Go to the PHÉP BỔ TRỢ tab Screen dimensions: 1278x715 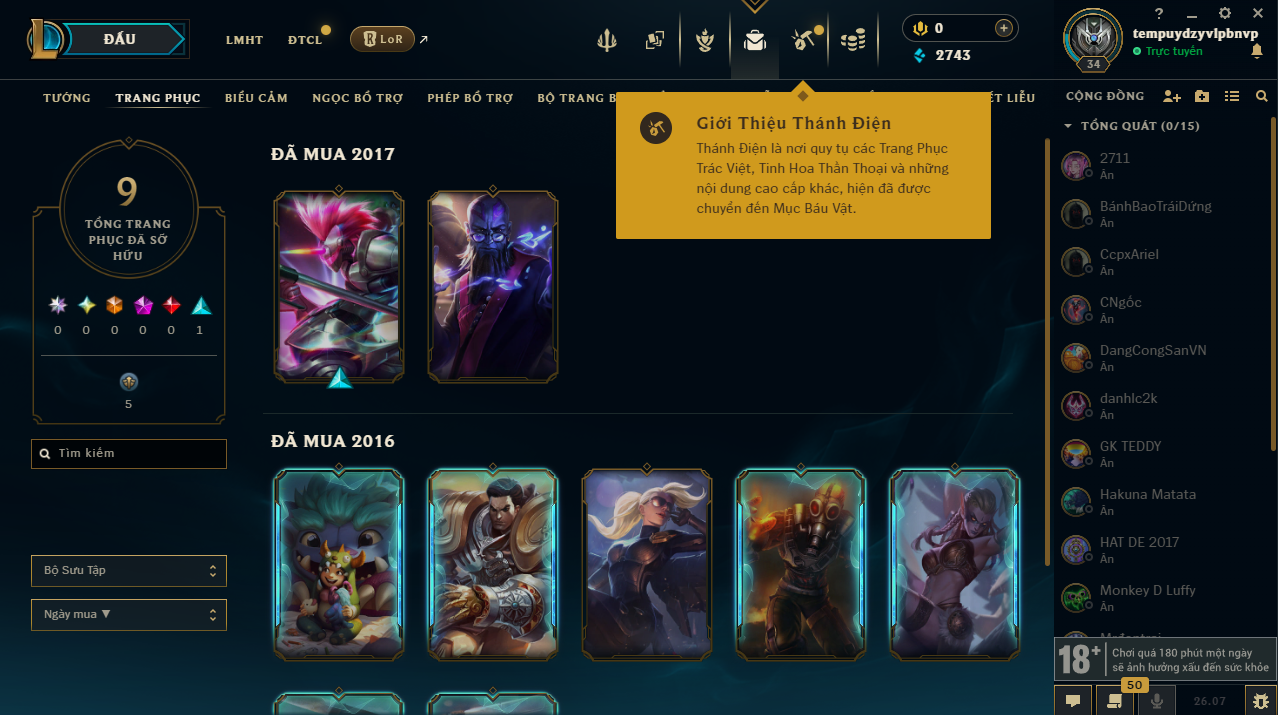click(x=470, y=98)
